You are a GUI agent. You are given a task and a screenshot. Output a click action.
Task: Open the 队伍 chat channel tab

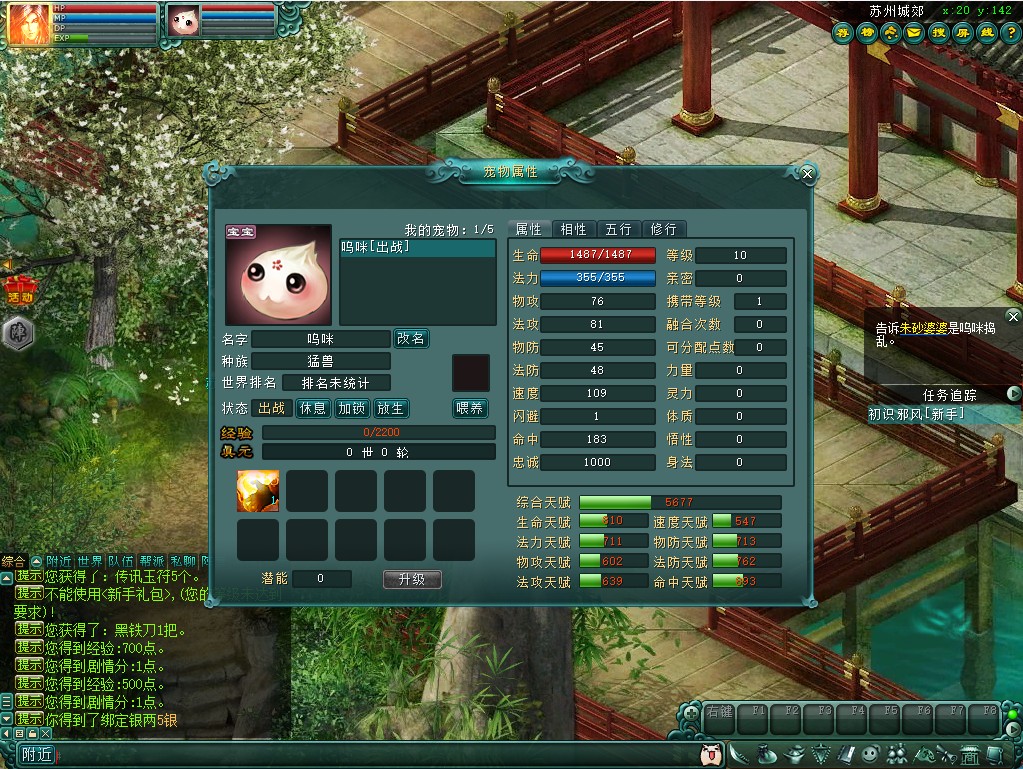coord(121,561)
